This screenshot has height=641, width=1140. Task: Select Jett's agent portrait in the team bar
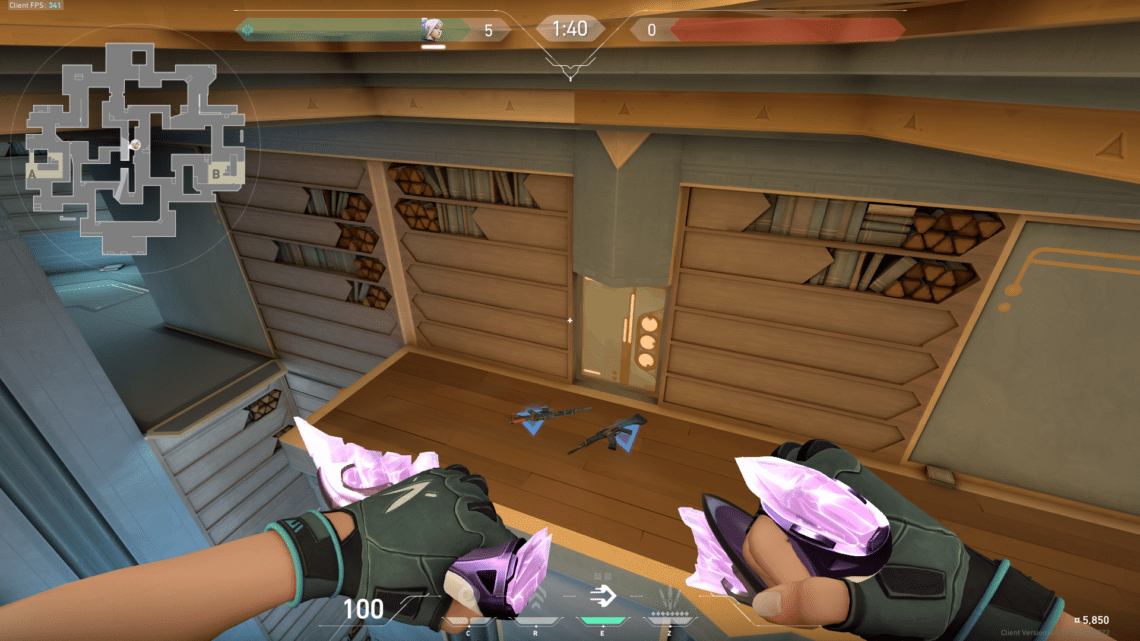tap(433, 29)
